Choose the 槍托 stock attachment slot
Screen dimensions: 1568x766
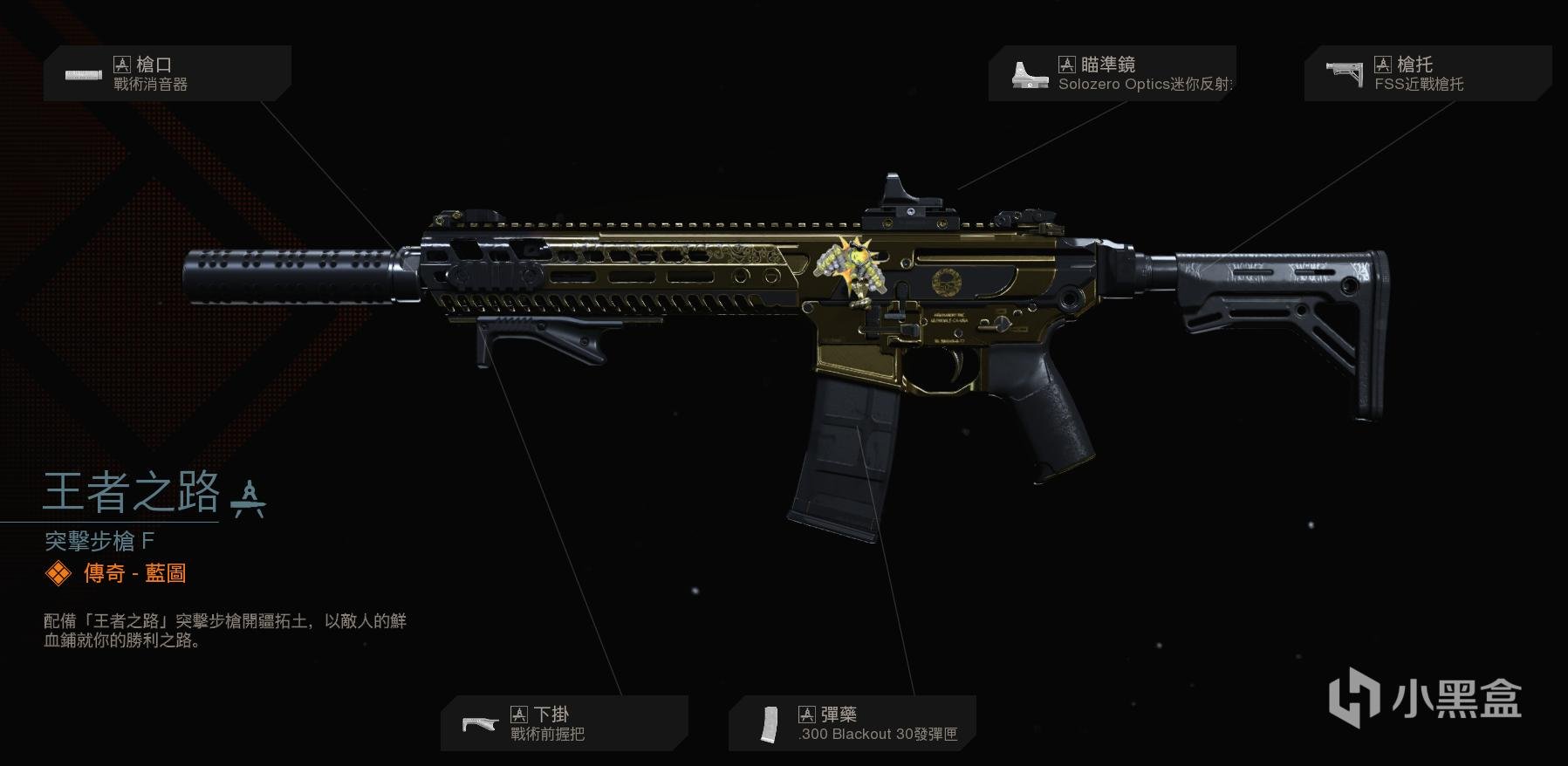pos(1427,73)
